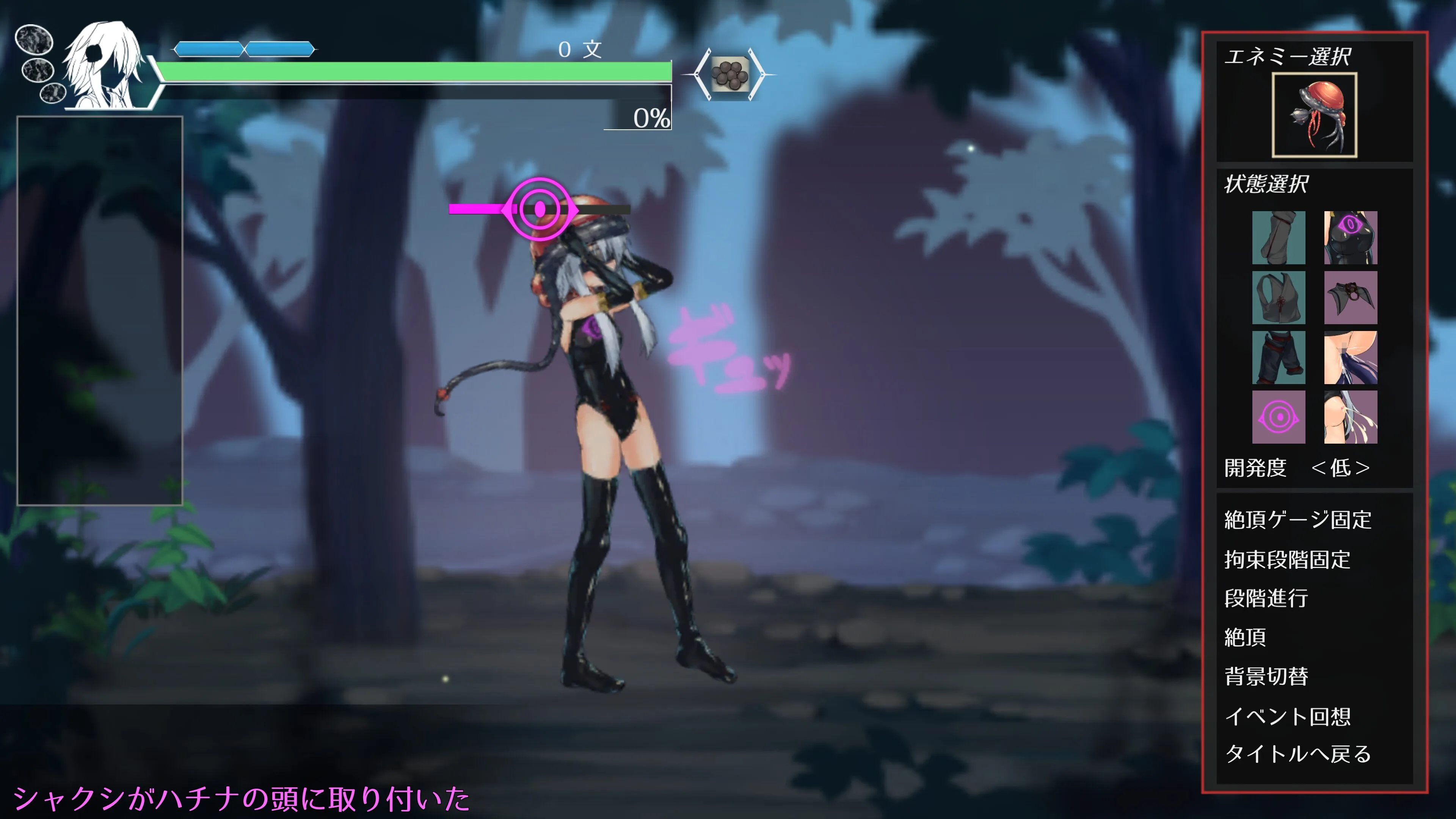The image size is (1456, 819).
Task: Open イベント回想 event recollection
Action: tap(1287, 716)
